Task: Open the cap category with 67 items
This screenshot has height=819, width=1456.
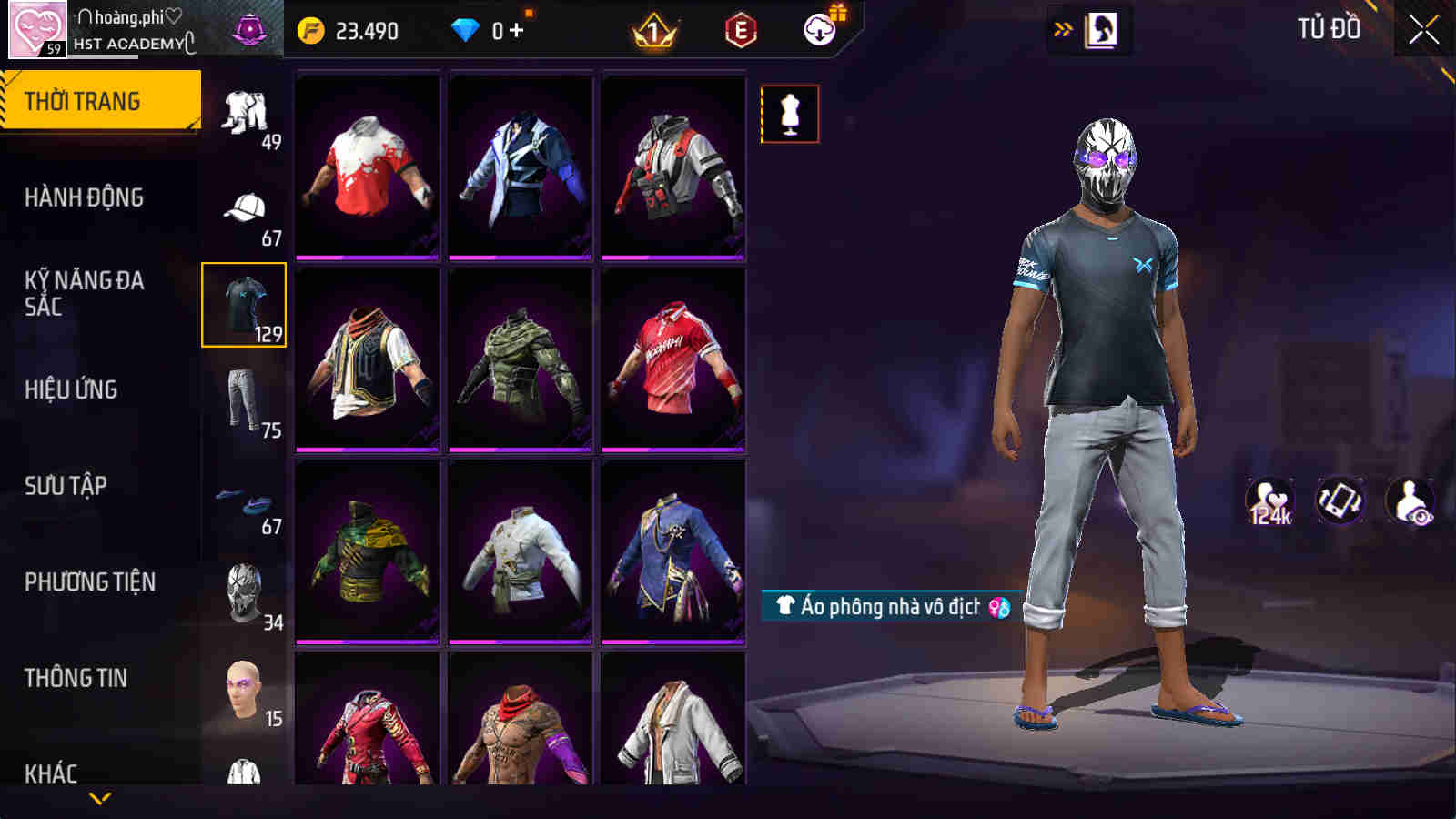Action: tap(244, 207)
